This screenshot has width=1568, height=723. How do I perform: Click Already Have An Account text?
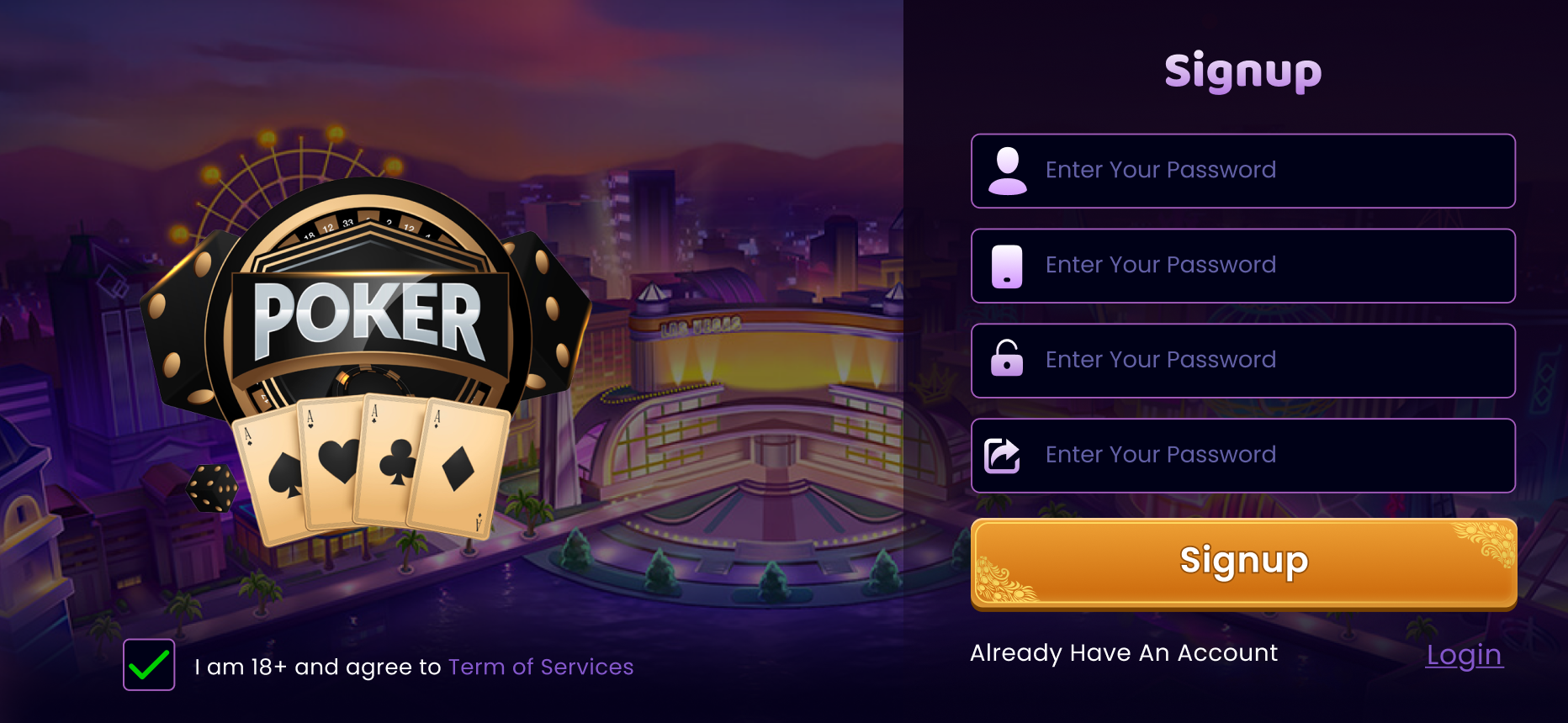(1124, 653)
